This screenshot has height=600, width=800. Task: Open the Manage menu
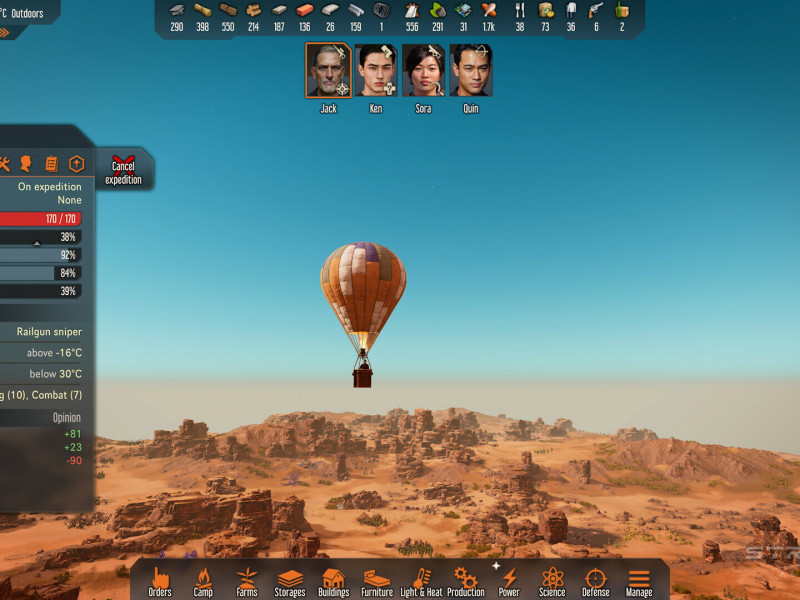tap(639, 580)
